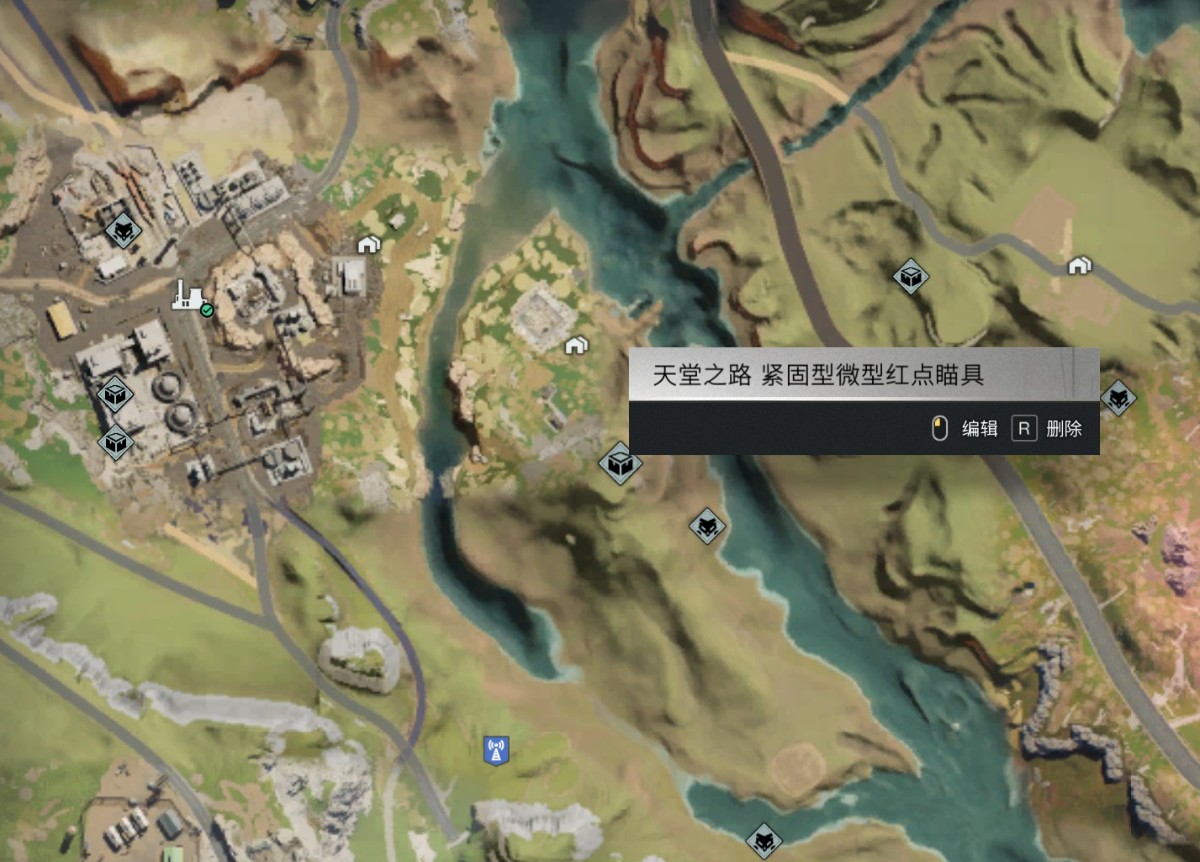Select the crate marker under the 天堂之路 tooltip

pos(620,463)
